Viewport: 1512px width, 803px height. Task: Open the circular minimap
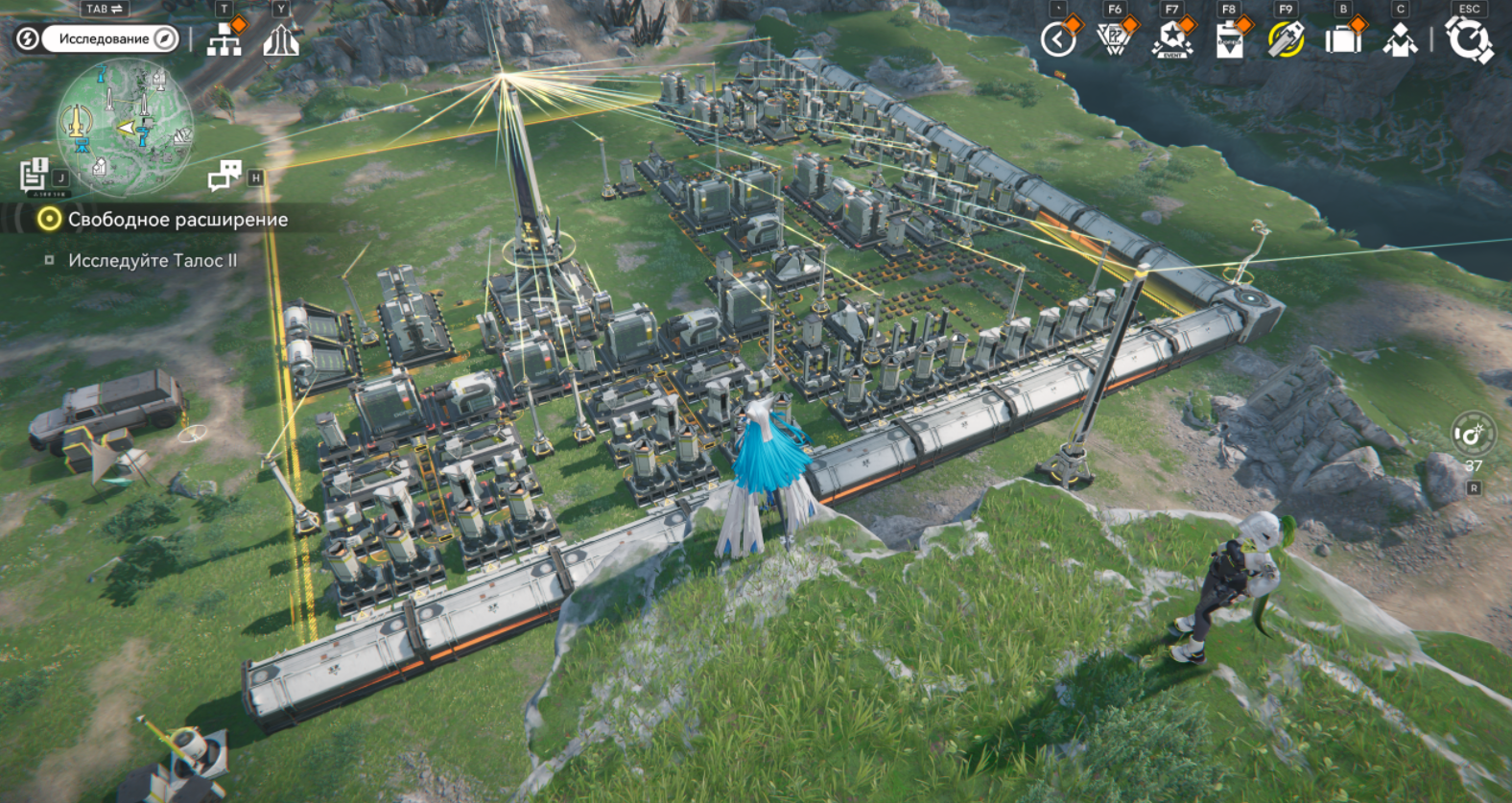pyautogui.click(x=125, y=127)
